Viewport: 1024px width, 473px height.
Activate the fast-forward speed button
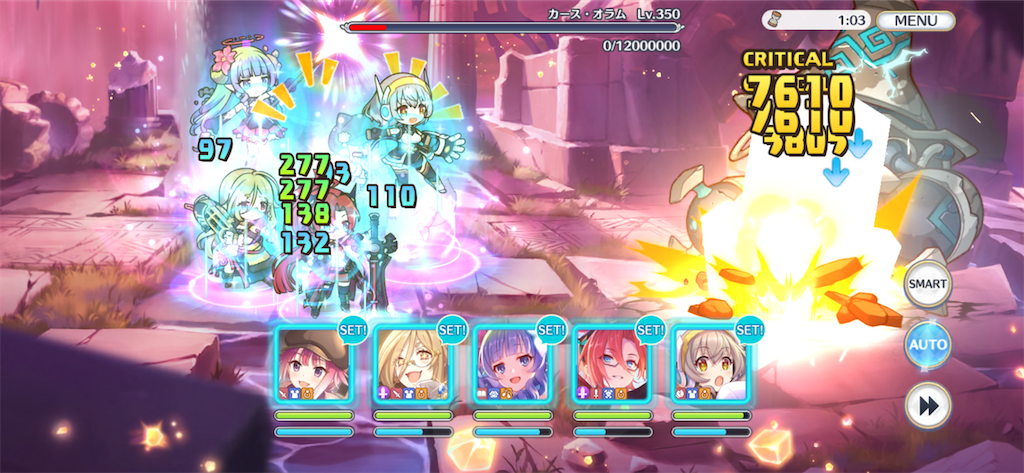tap(926, 405)
